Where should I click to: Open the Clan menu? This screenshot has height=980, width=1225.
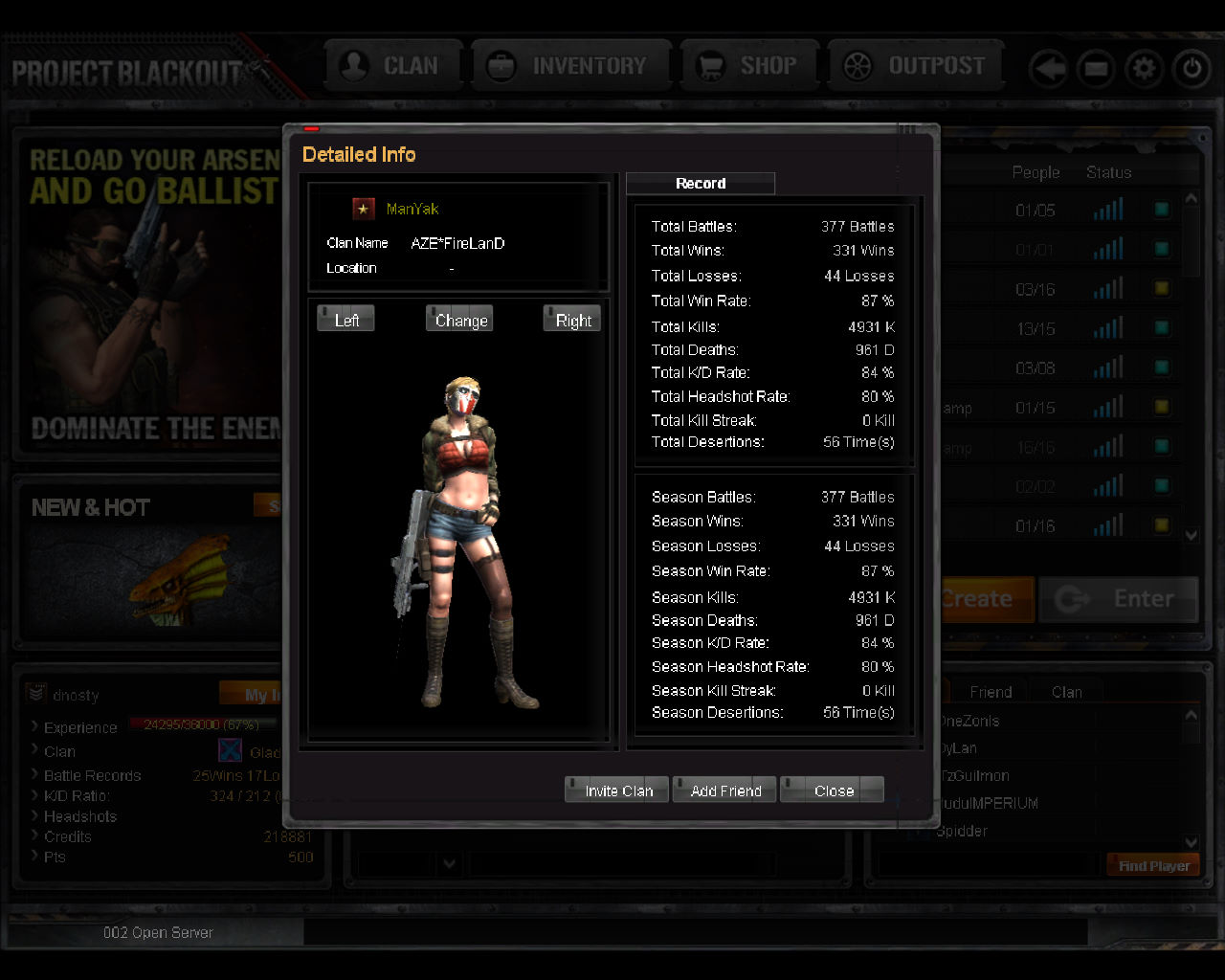point(394,66)
